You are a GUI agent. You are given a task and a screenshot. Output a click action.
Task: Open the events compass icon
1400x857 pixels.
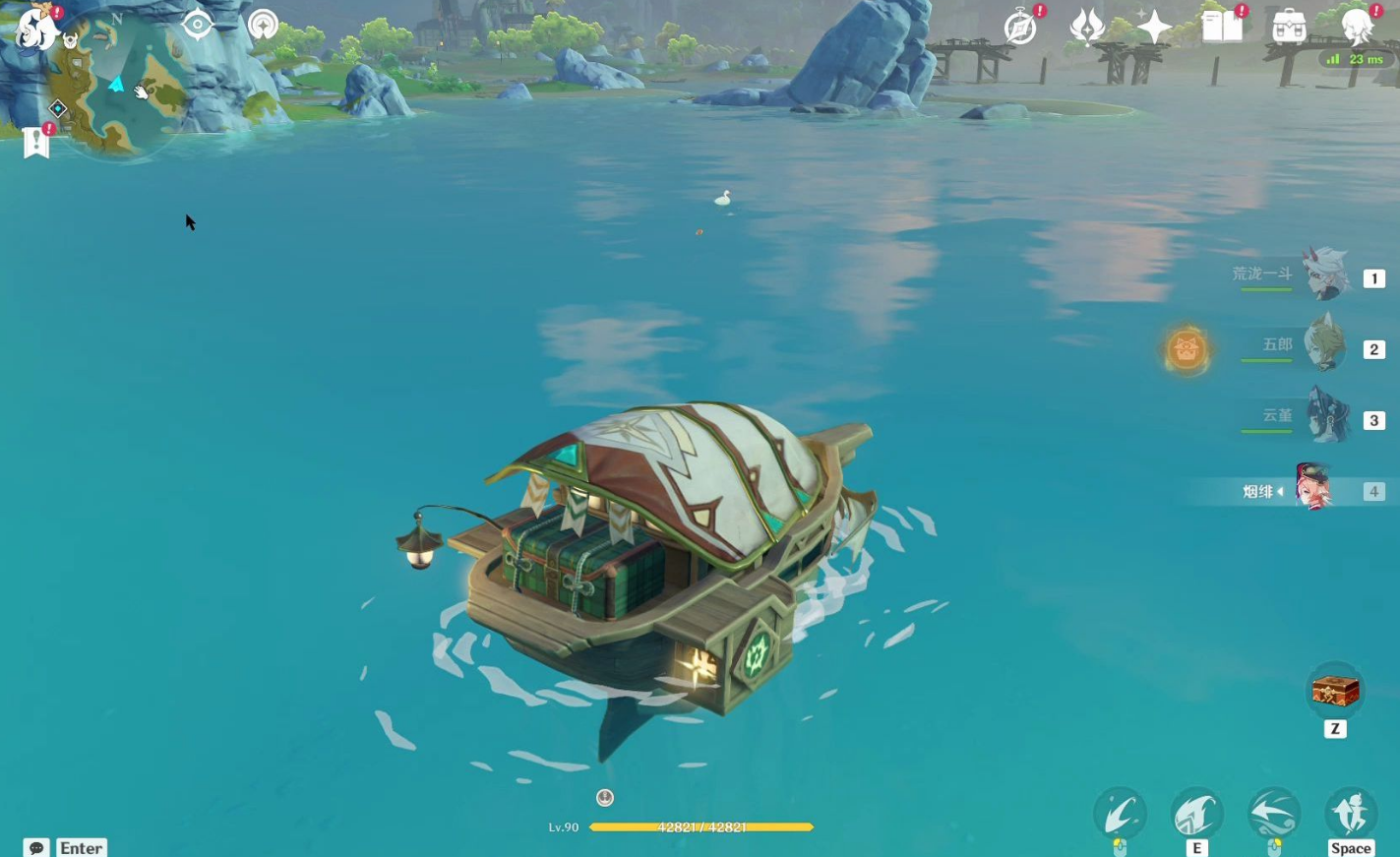tap(1021, 28)
